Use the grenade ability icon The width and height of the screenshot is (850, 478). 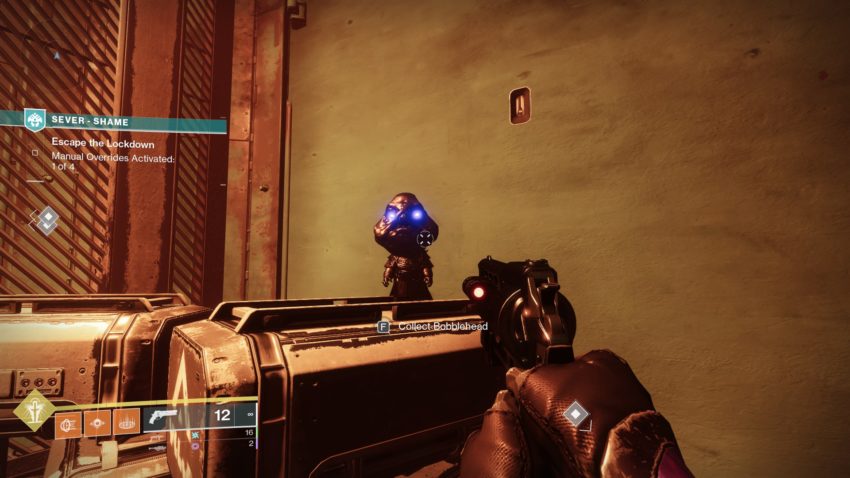70,422
